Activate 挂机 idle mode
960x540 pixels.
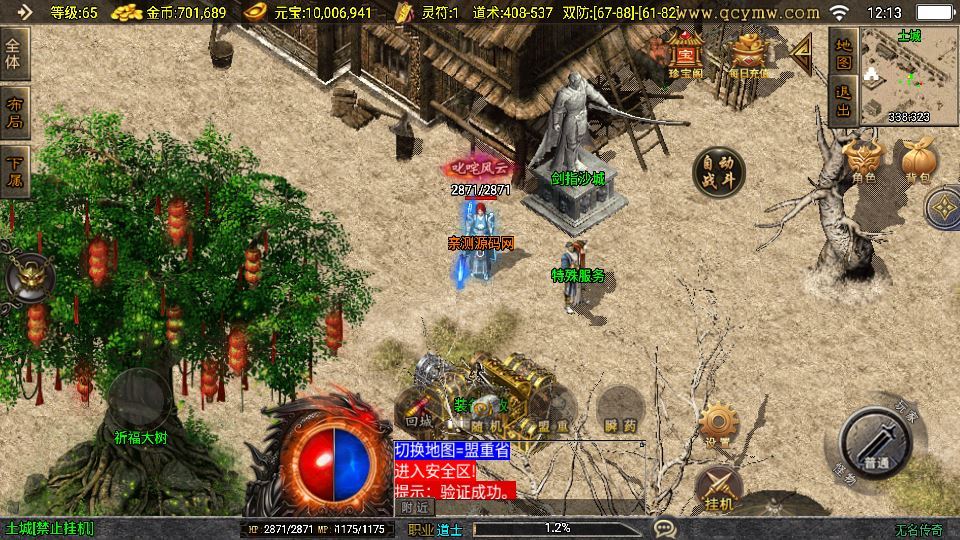(x=719, y=489)
